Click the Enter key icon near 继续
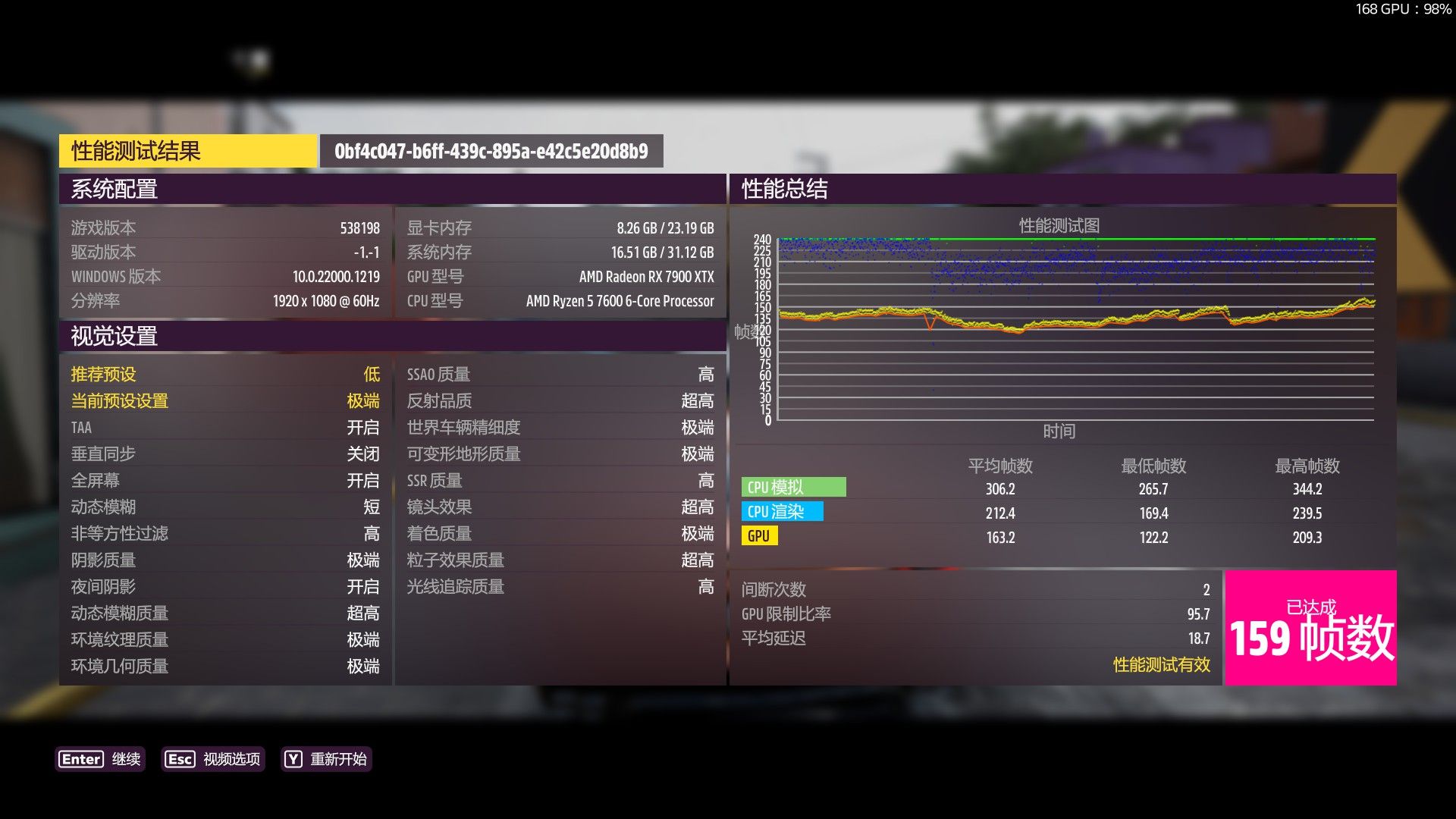 80,759
